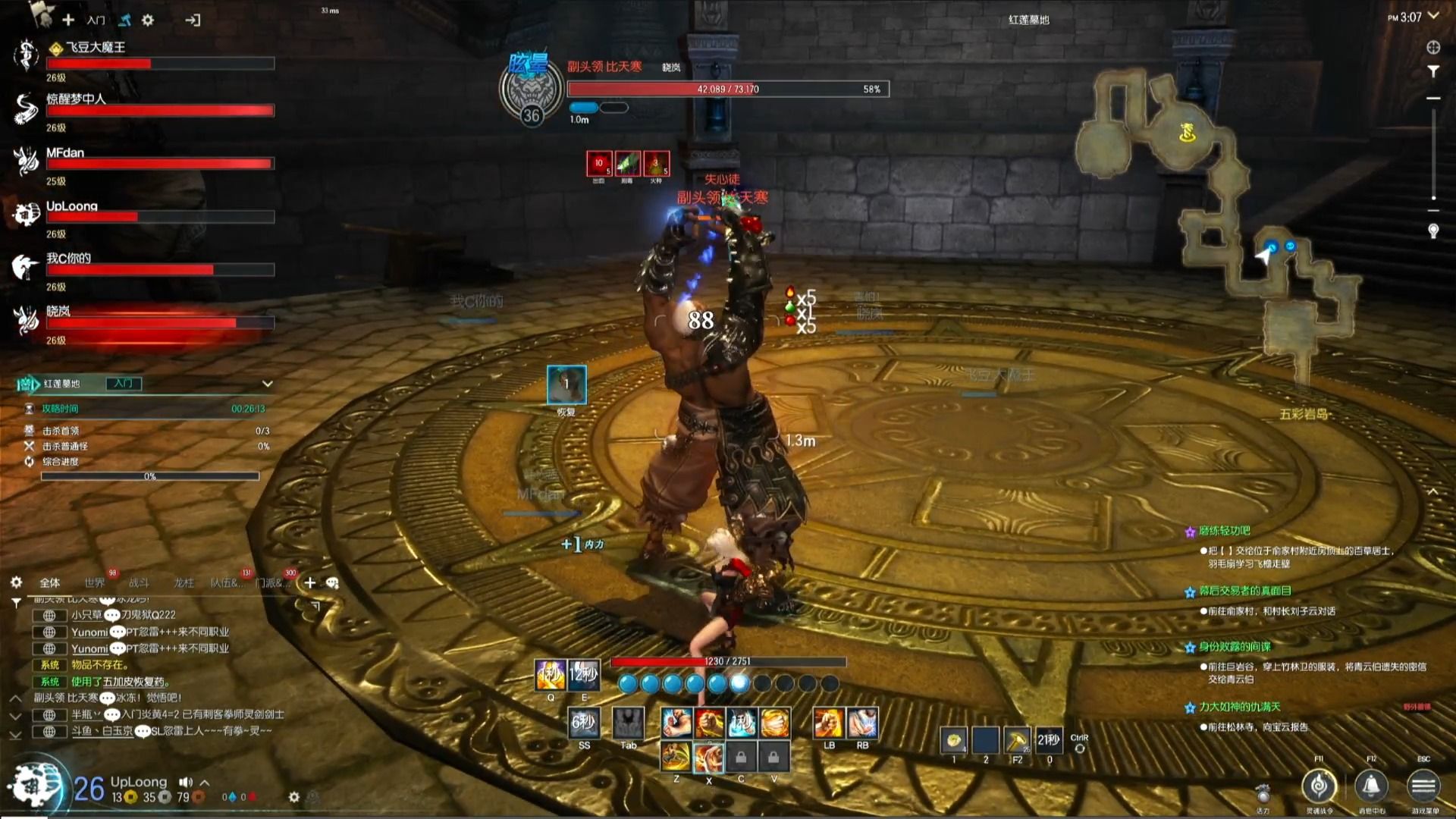
Task: Open the 消息中心 bell notification icon
Action: (x=1371, y=786)
